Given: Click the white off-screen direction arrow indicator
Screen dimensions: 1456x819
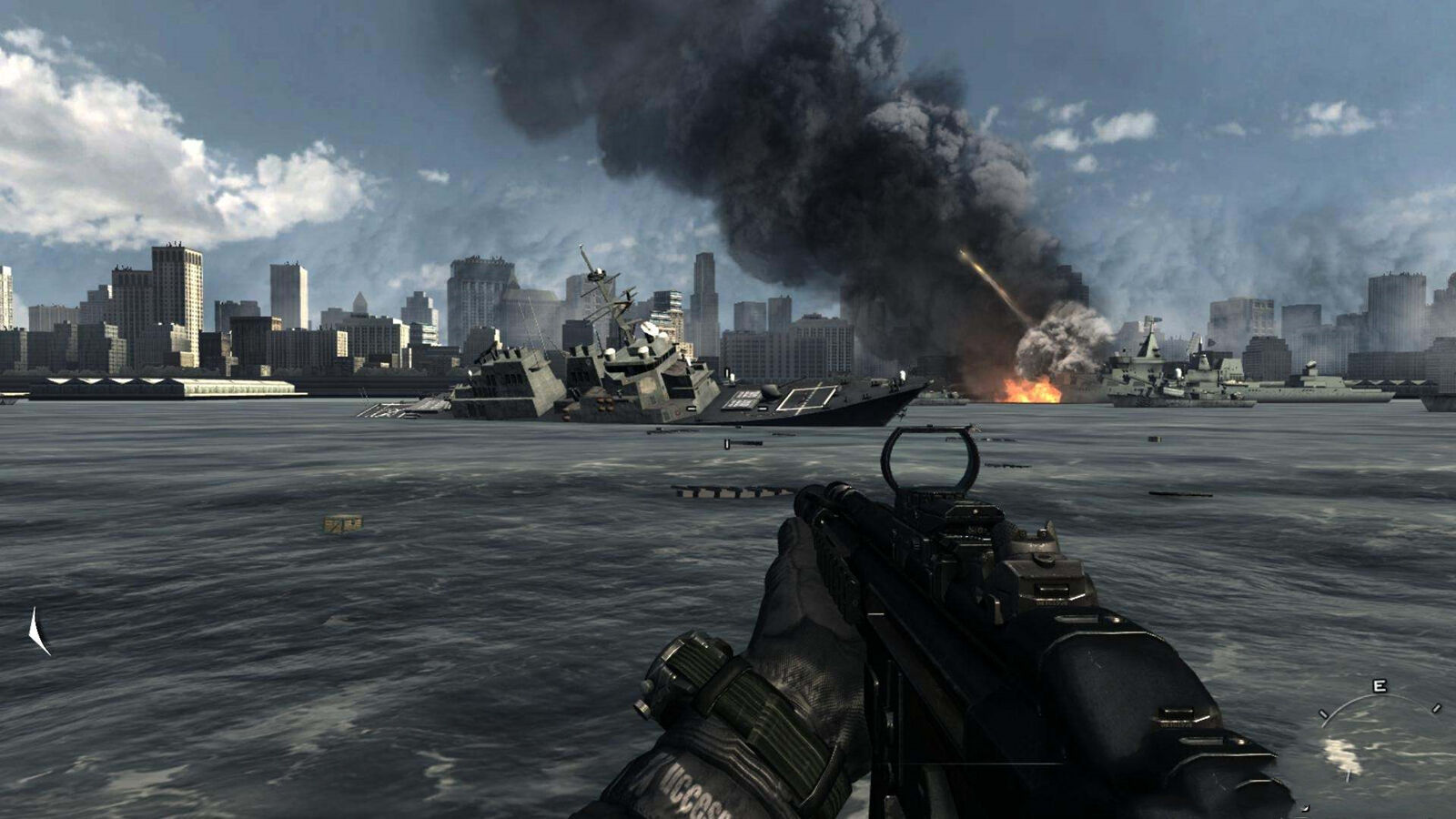Looking at the screenshot, I should coord(36,631).
